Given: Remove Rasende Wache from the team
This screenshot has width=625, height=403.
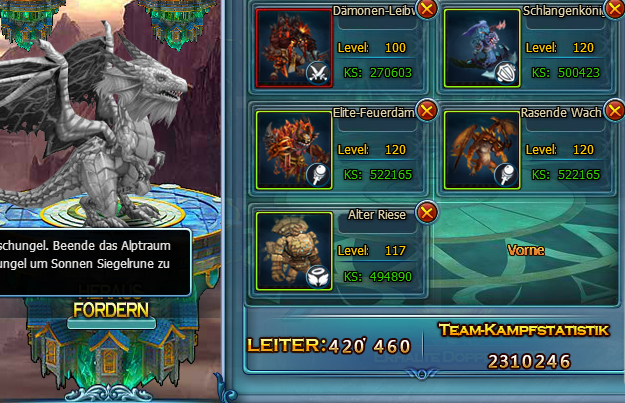Looking at the screenshot, I should [614, 110].
